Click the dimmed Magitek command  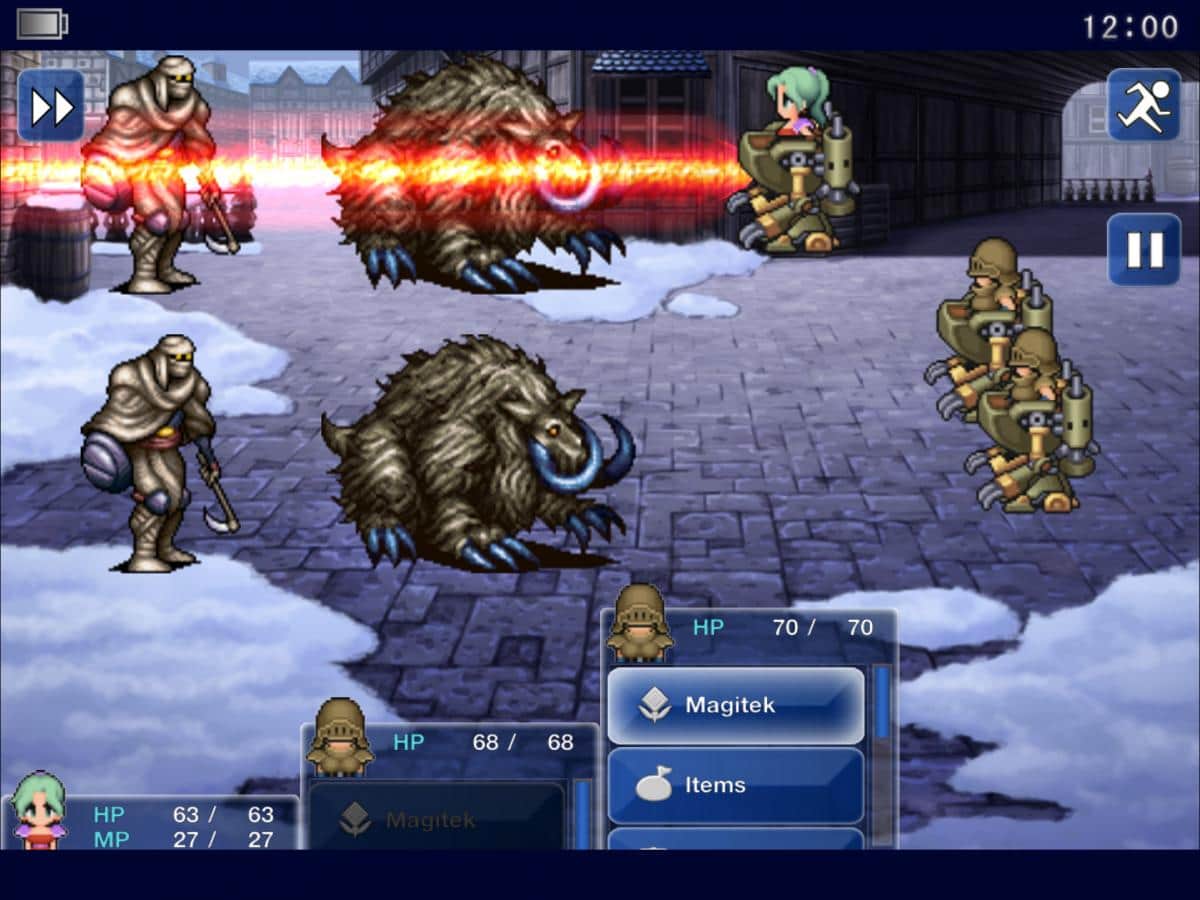(436, 820)
